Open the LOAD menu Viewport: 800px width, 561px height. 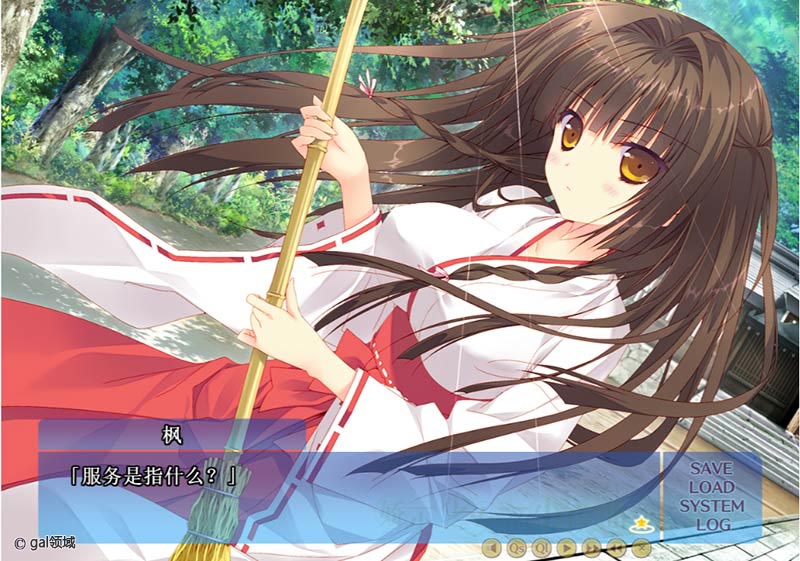coord(711,487)
